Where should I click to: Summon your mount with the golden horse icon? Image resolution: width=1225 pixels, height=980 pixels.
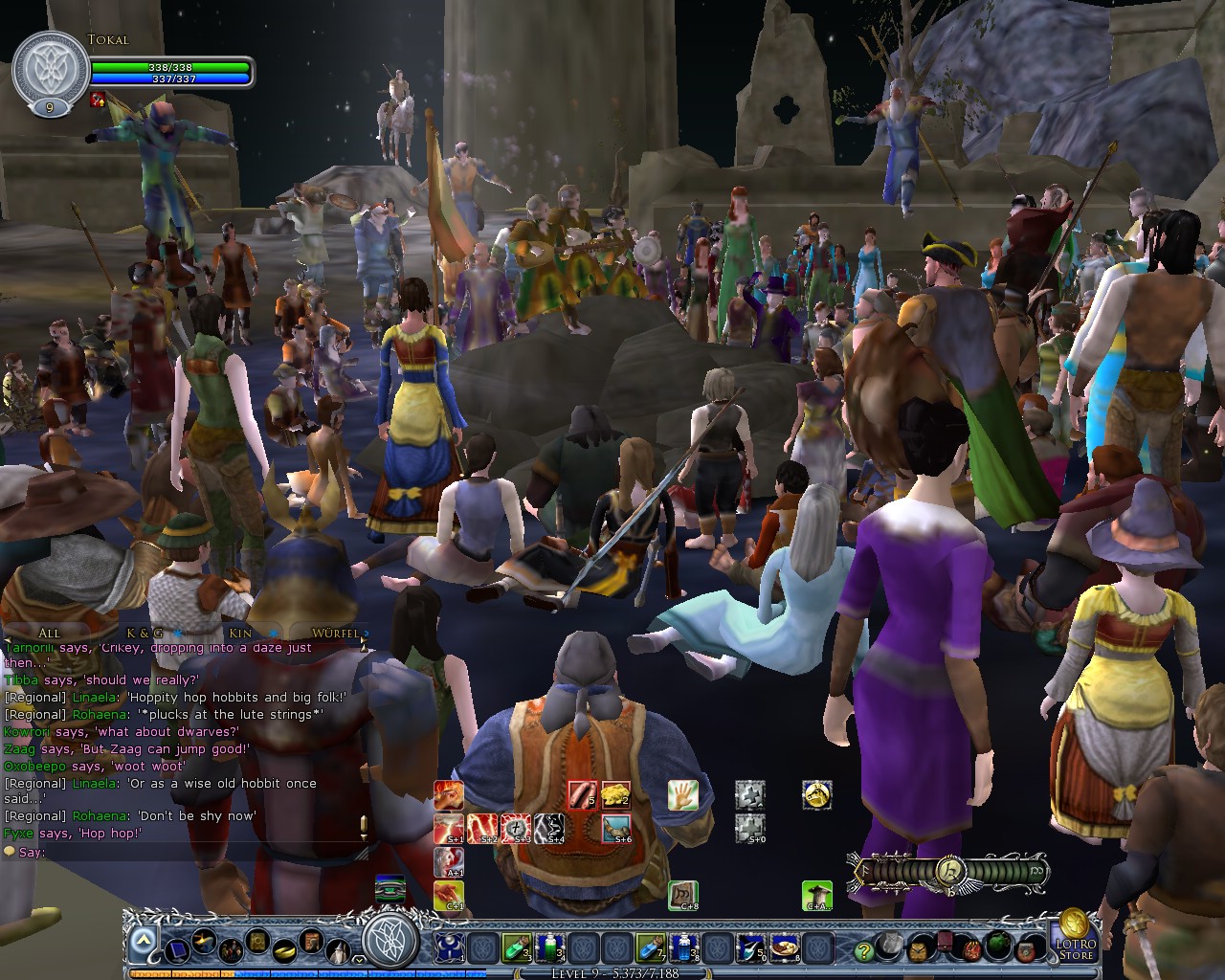(818, 796)
